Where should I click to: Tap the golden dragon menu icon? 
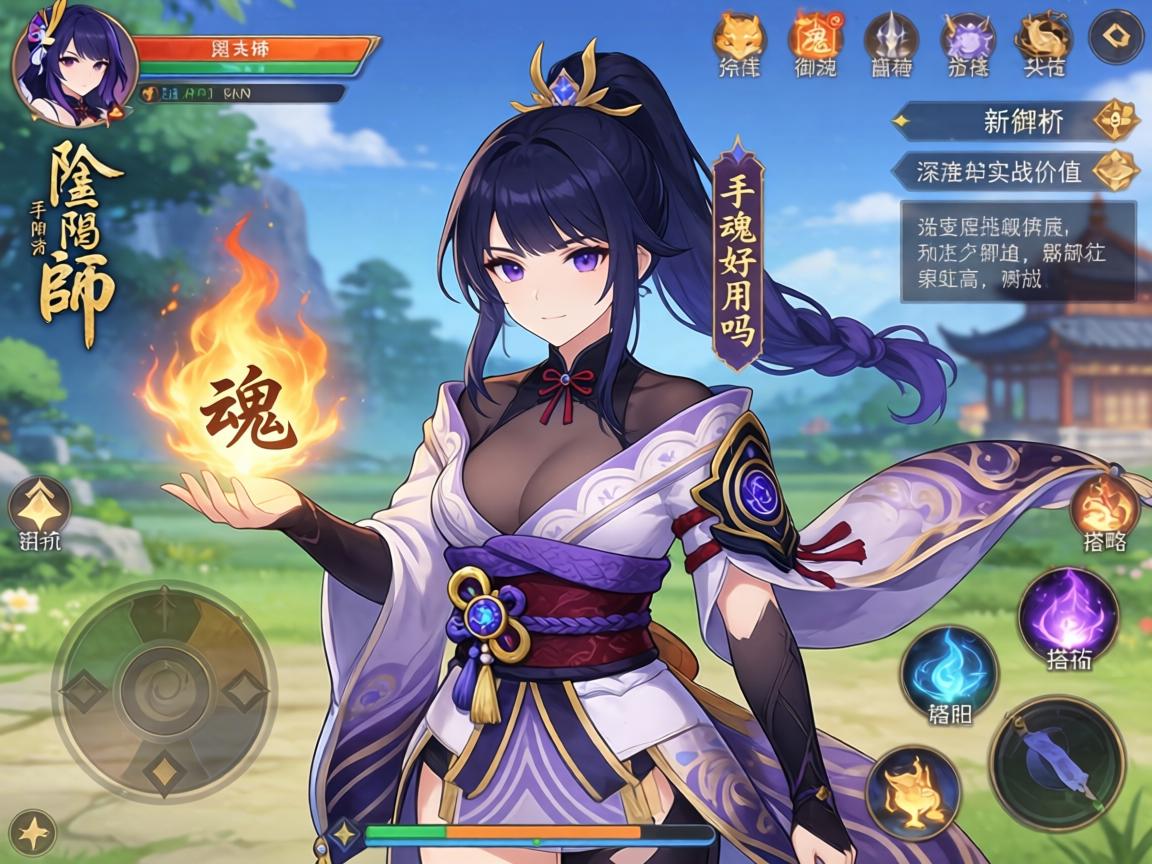(1043, 38)
